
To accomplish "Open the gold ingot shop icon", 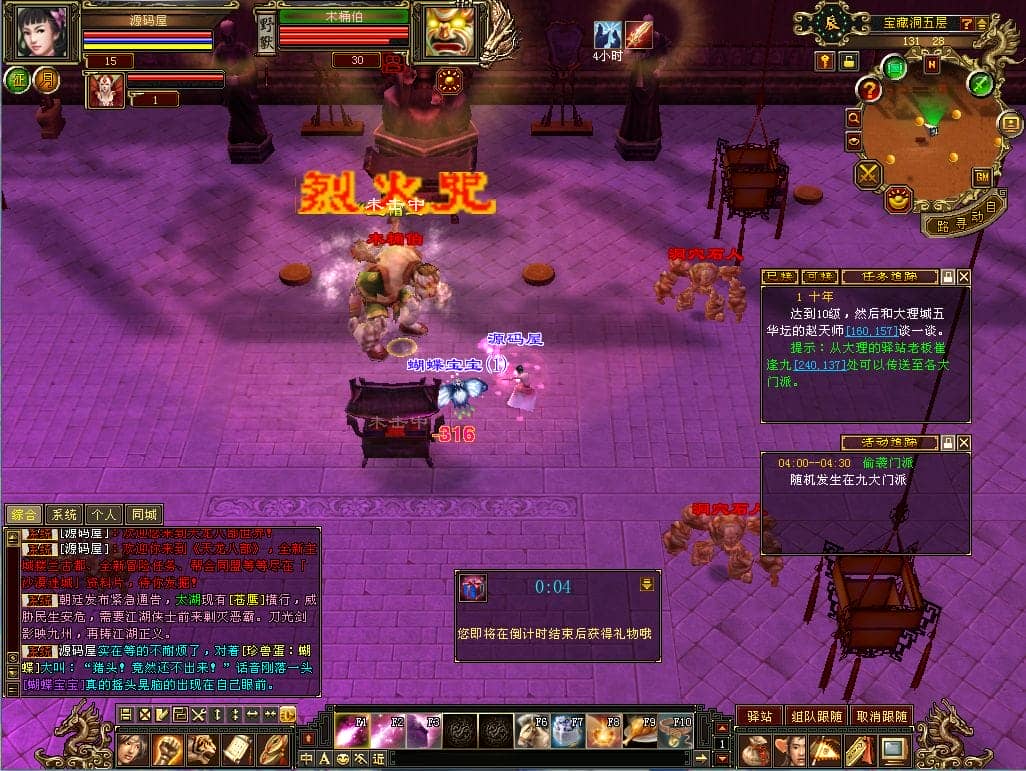I will coord(899,199).
